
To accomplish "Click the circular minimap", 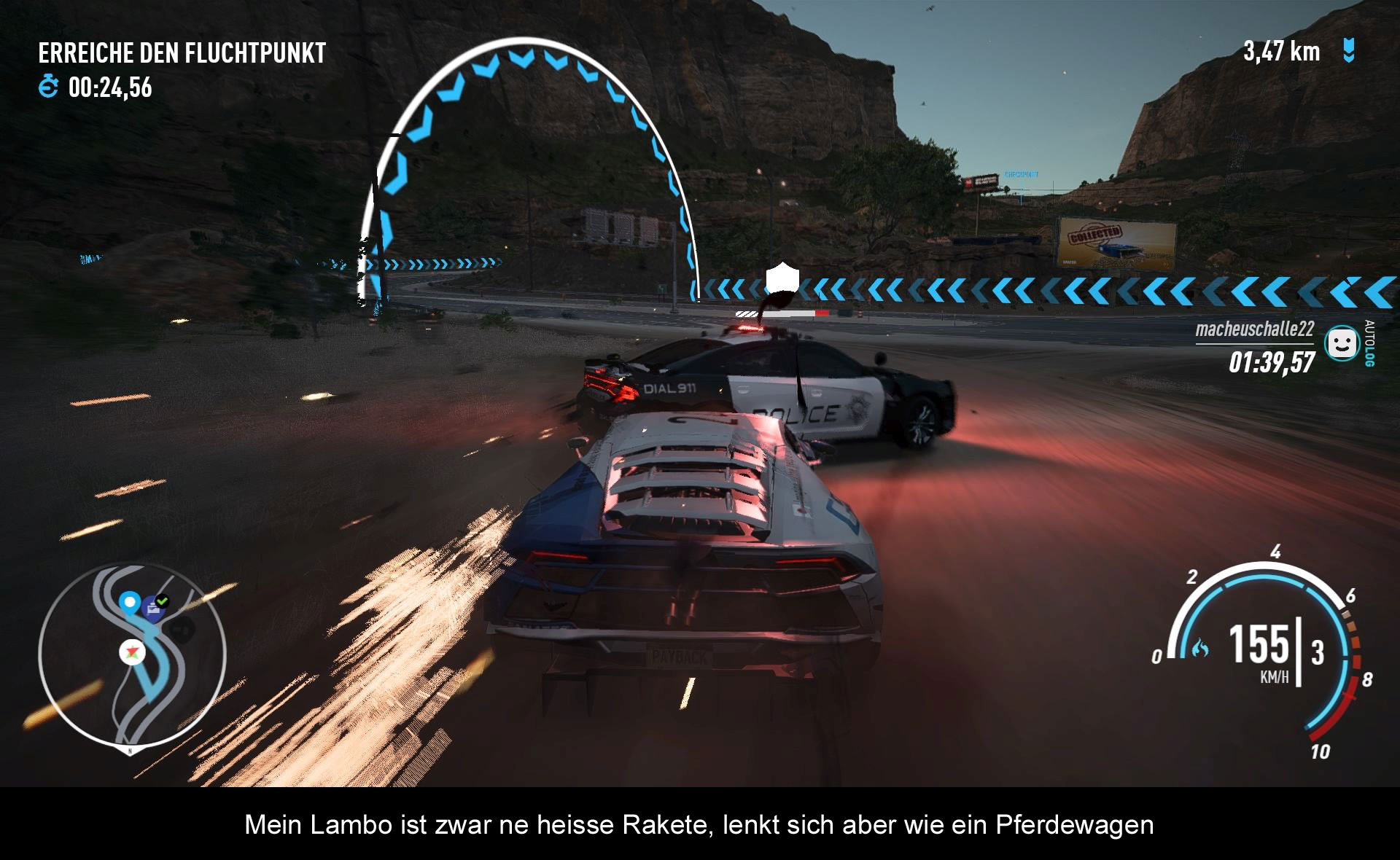I will (x=132, y=656).
